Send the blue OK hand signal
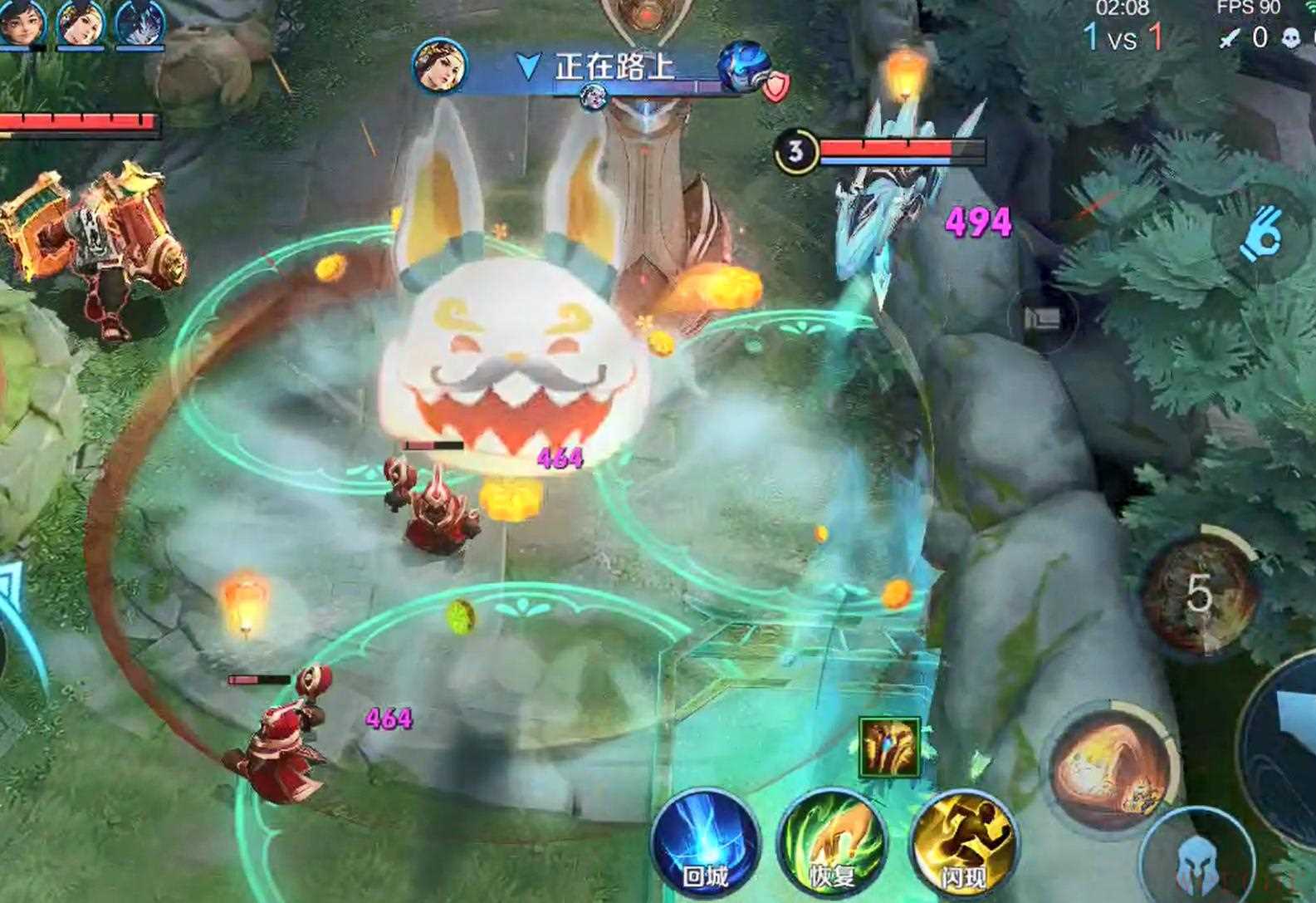Viewport: 1316px width, 903px height. coord(1261,234)
